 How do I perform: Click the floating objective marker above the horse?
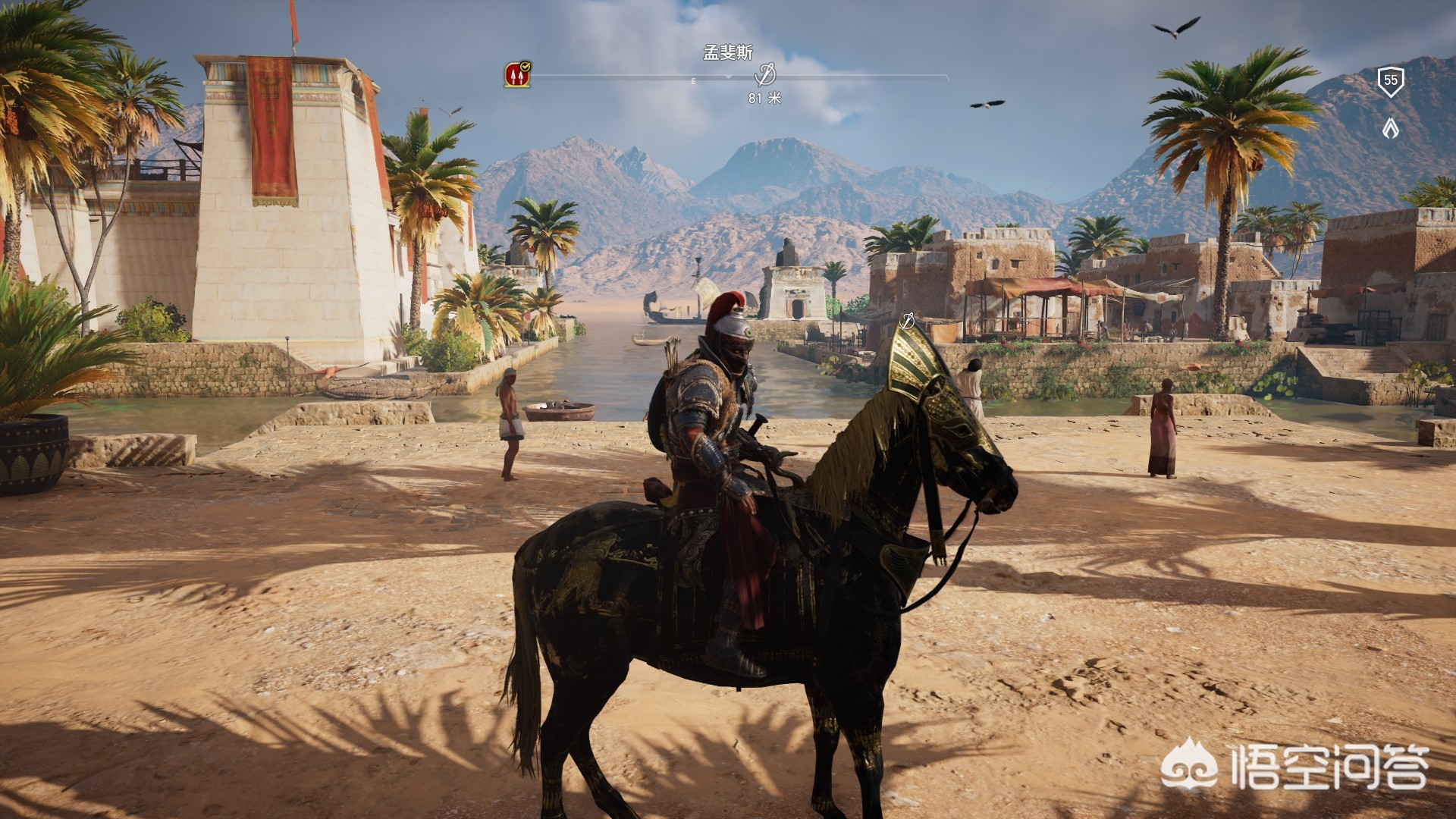(906, 322)
